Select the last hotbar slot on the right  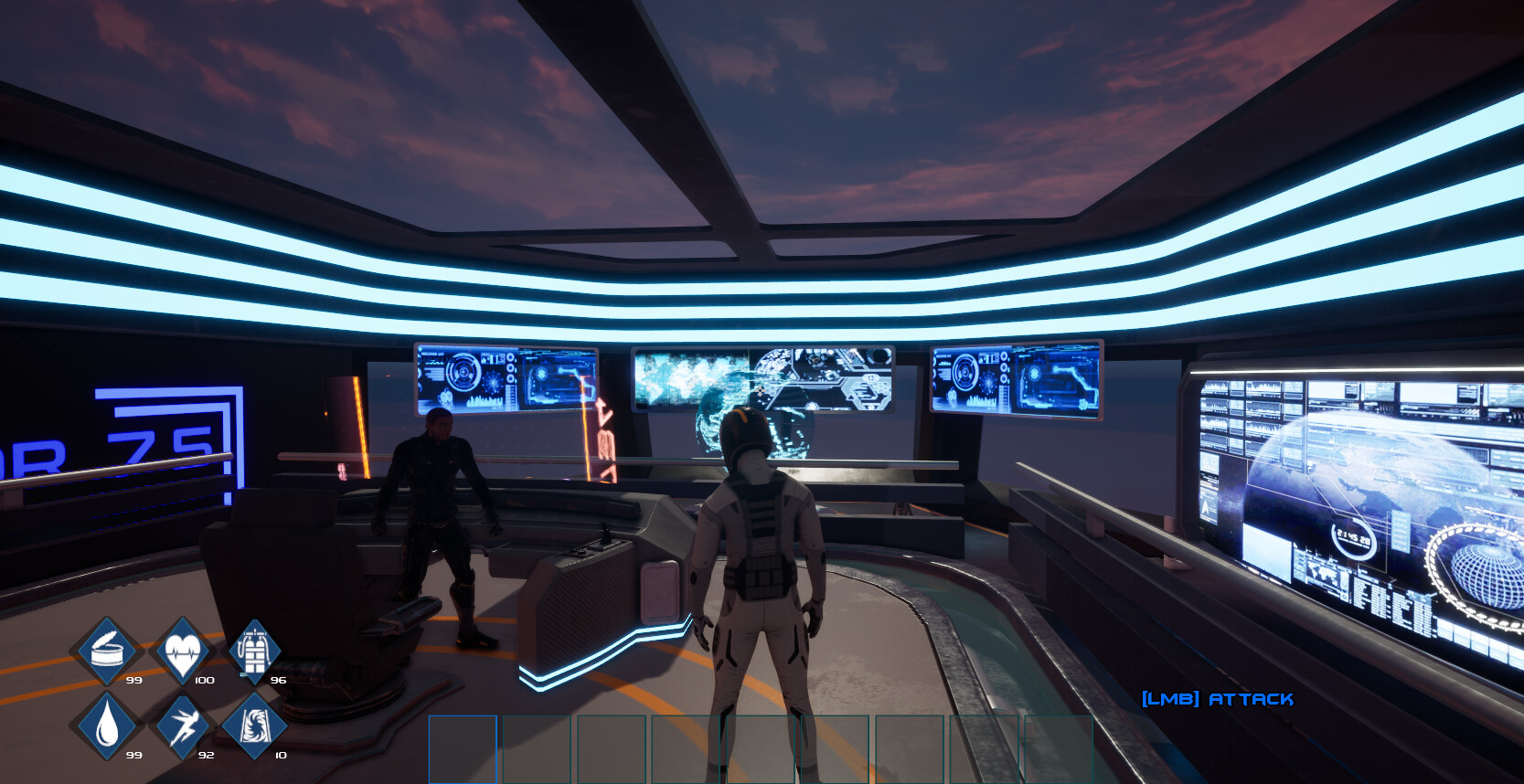1060,749
